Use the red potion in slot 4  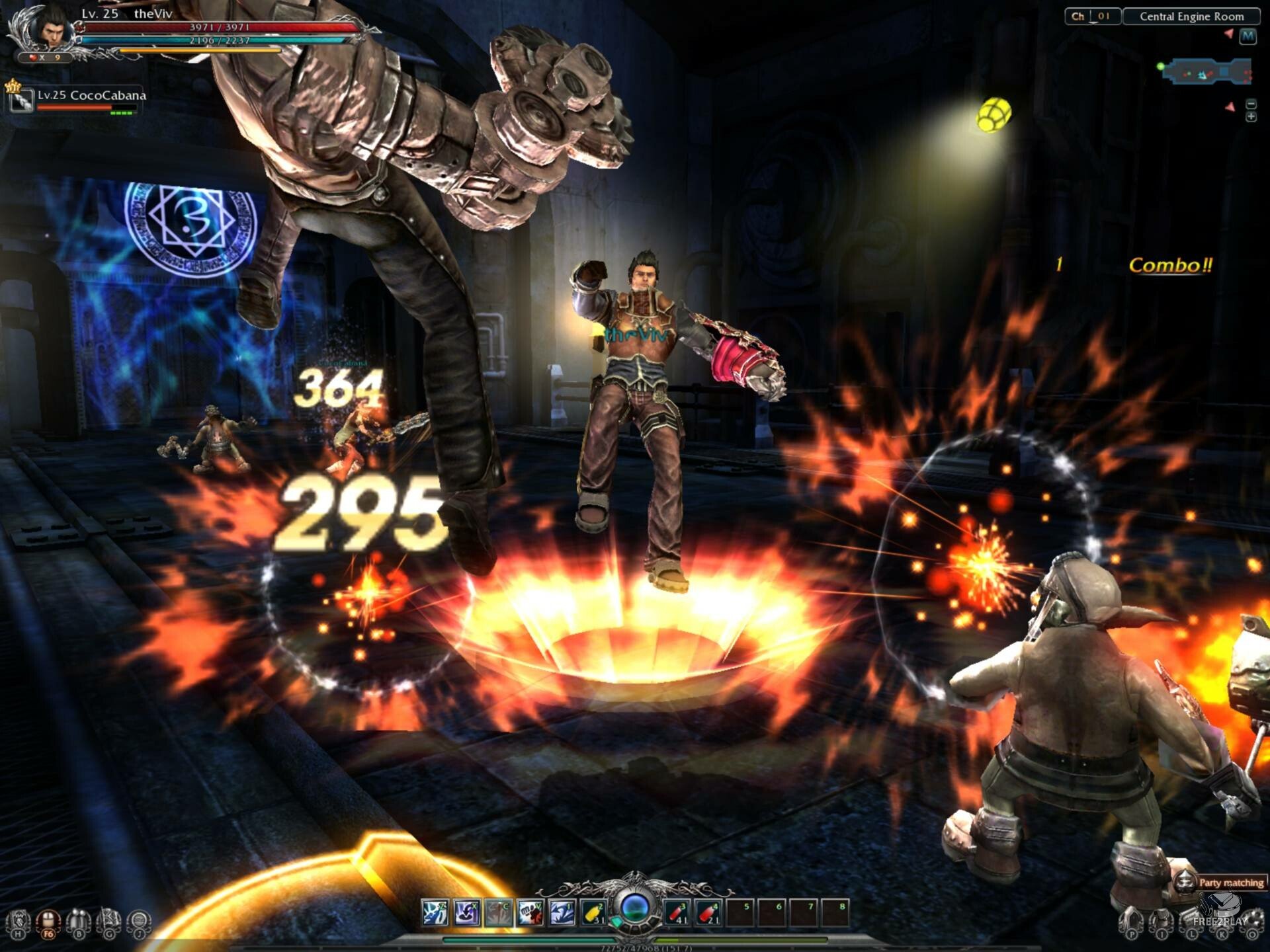tap(708, 913)
